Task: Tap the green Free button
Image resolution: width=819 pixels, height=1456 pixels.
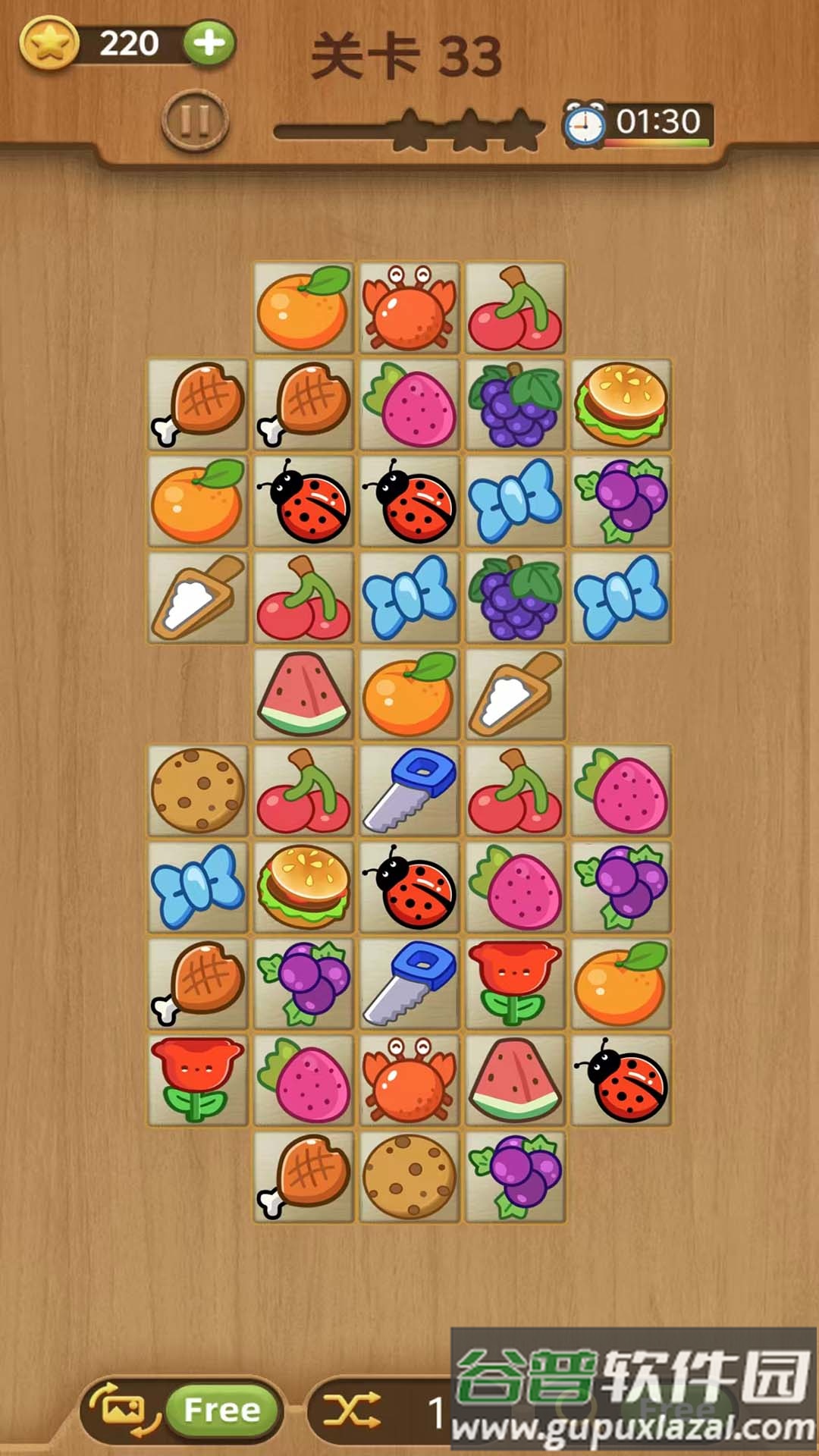Action: [222, 1410]
